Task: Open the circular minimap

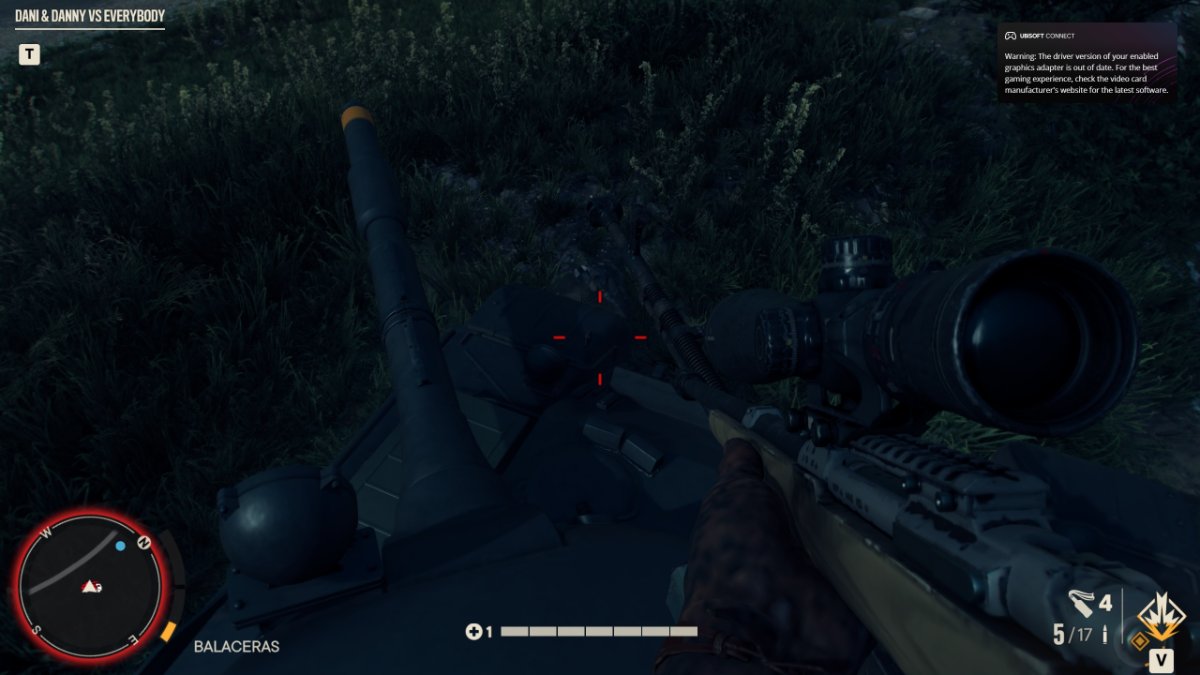Action: click(90, 587)
